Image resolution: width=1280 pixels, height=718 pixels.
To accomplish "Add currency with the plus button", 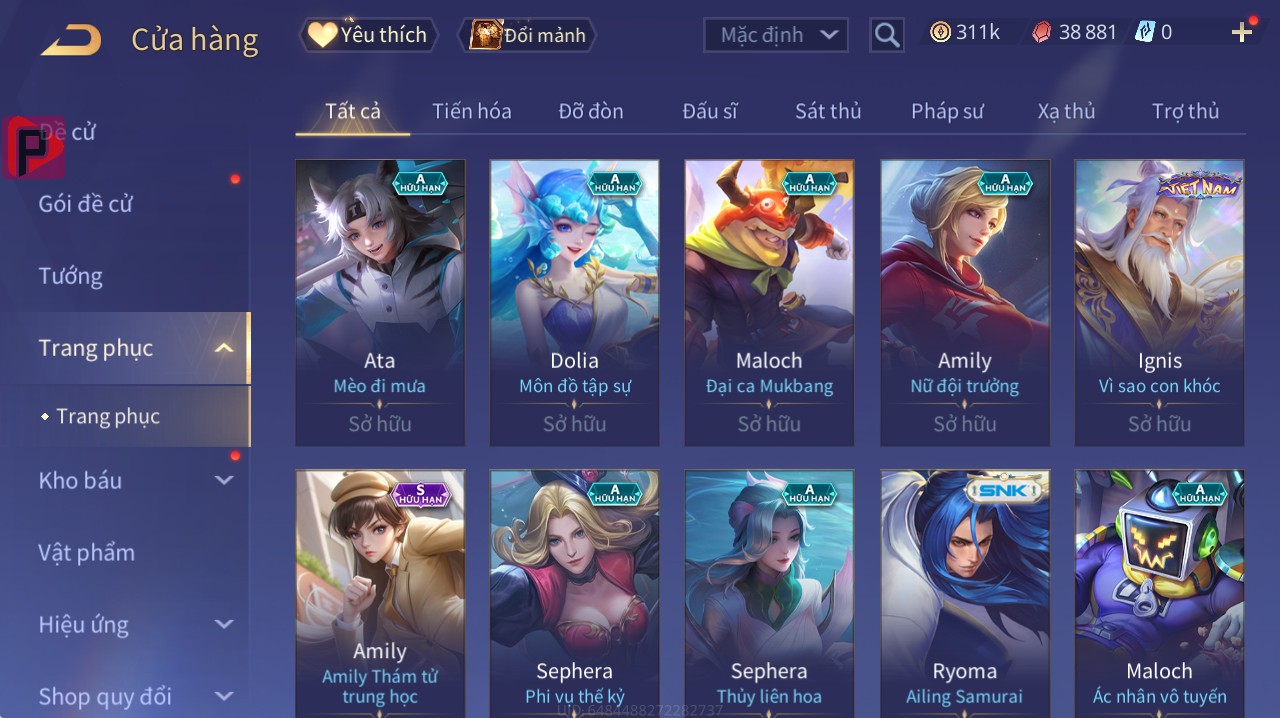I will point(1242,33).
